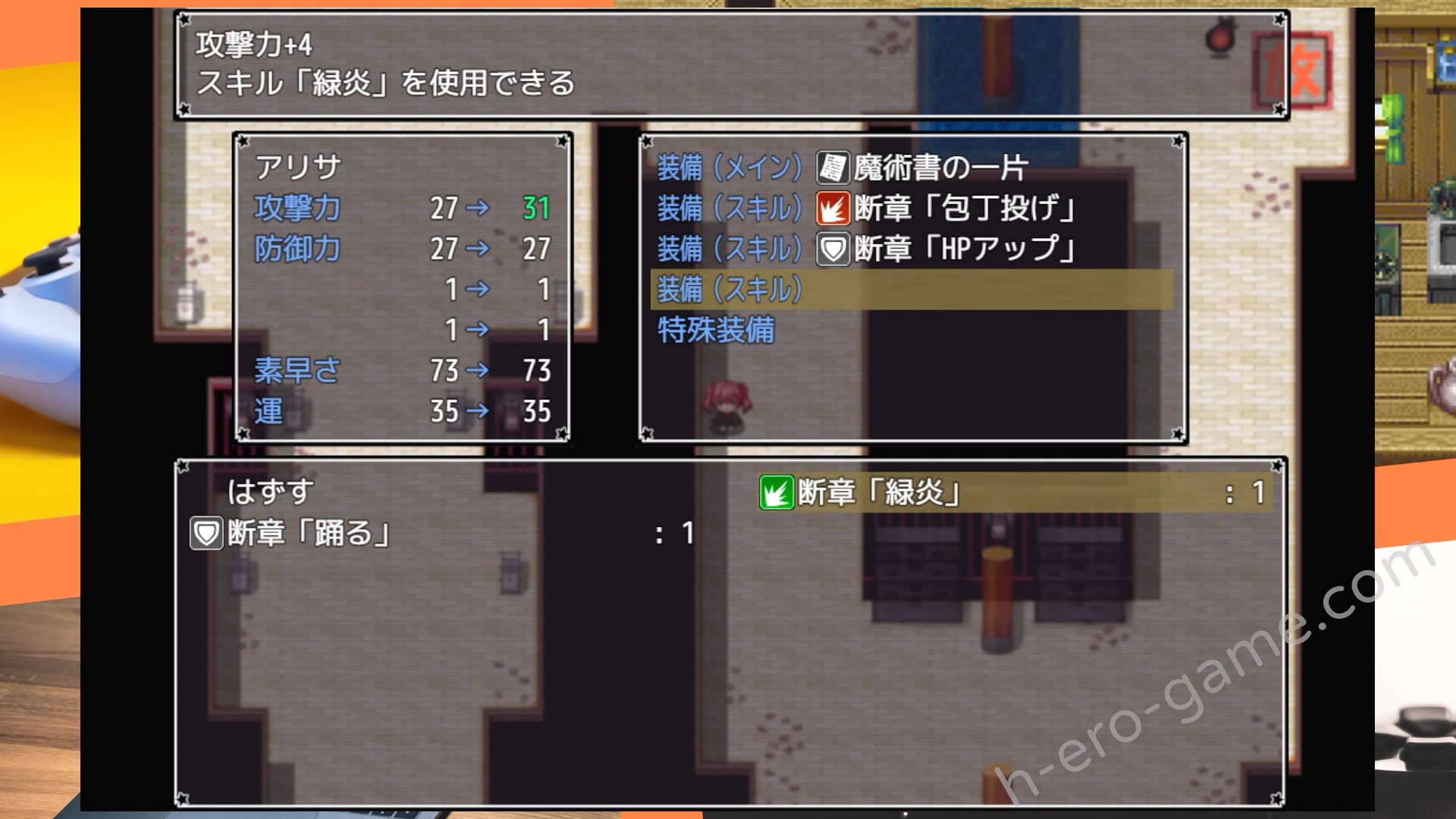The width and height of the screenshot is (1456, 819).
Task: Select the red explosion icon for 断章「包丁投げ」
Action: pos(831,211)
